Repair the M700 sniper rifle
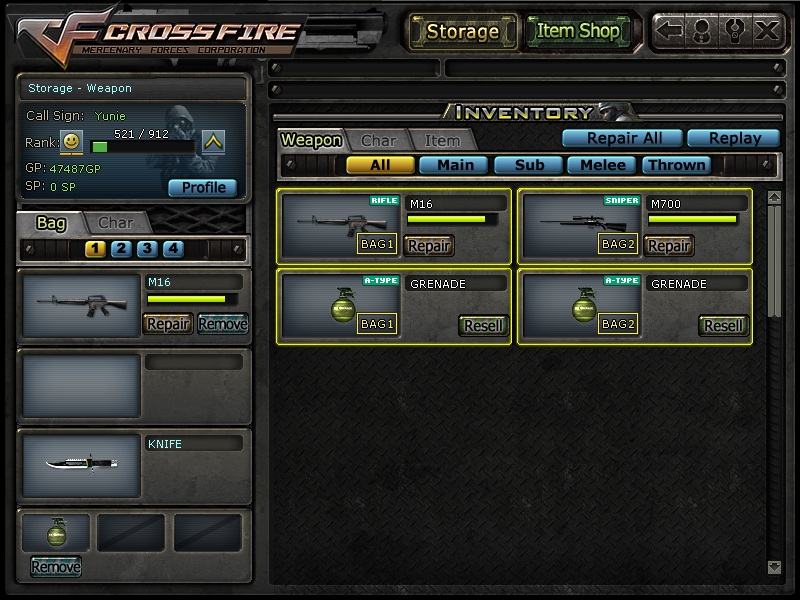Viewport: 800px width, 600px height. (x=669, y=245)
